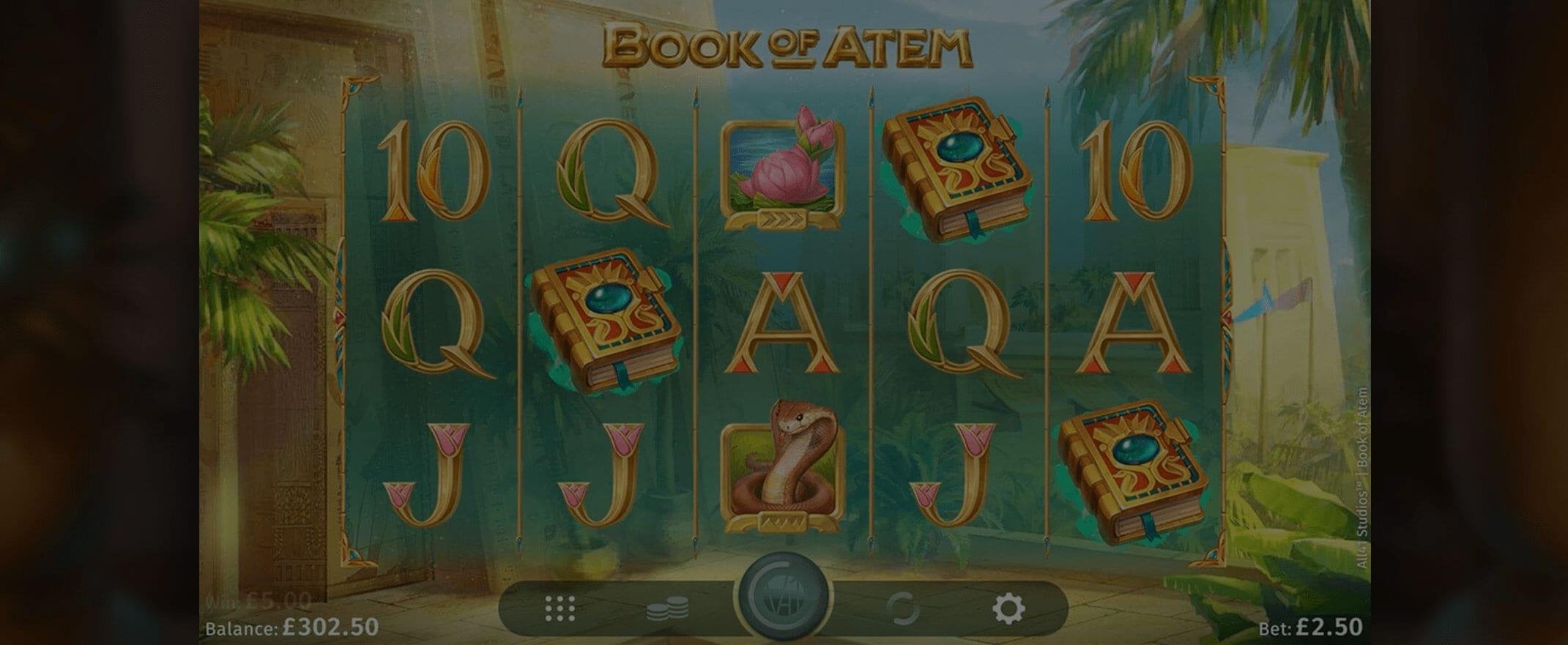Viewport: 1568px width, 645px height.
Task: Open the coin stack bet options
Action: pyautogui.click(x=667, y=608)
